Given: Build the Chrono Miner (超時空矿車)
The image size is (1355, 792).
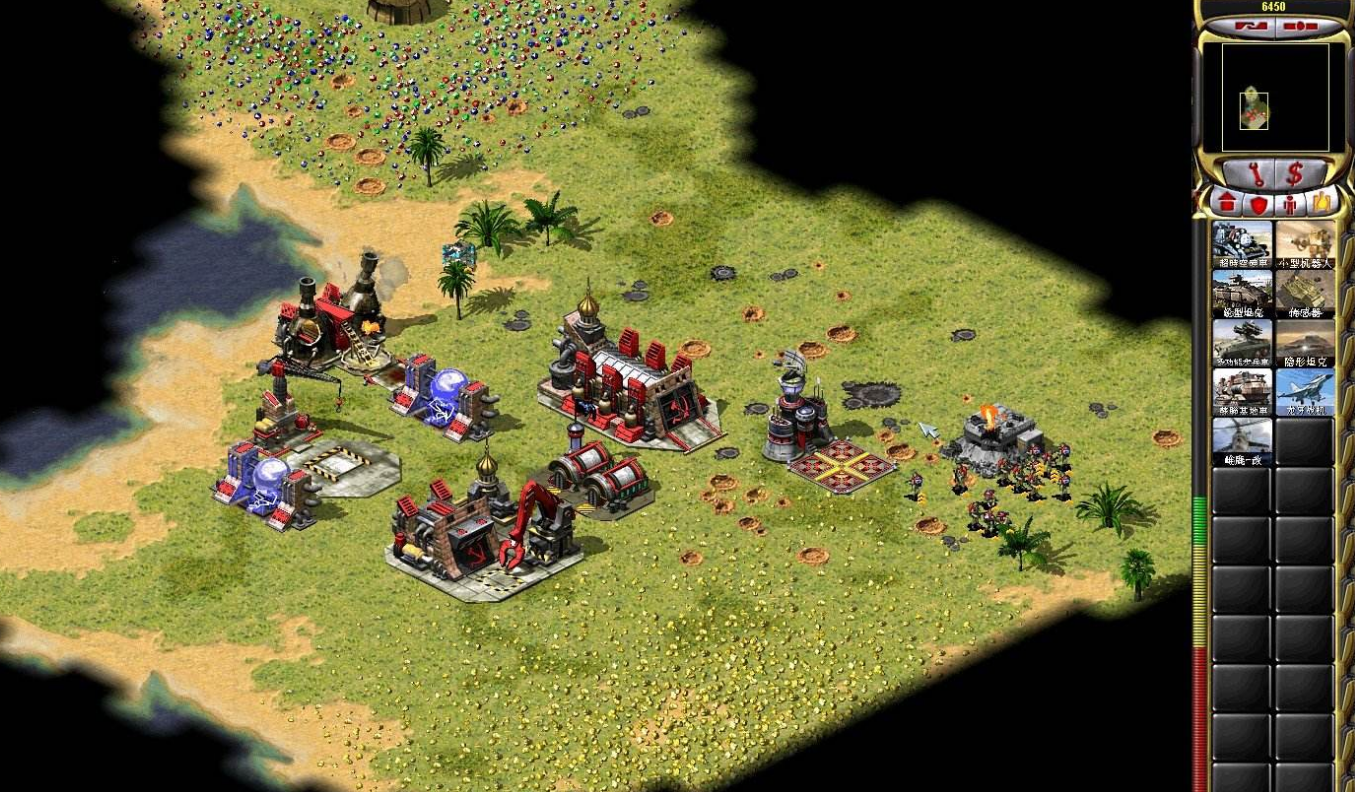Looking at the screenshot, I should pos(1242,244).
